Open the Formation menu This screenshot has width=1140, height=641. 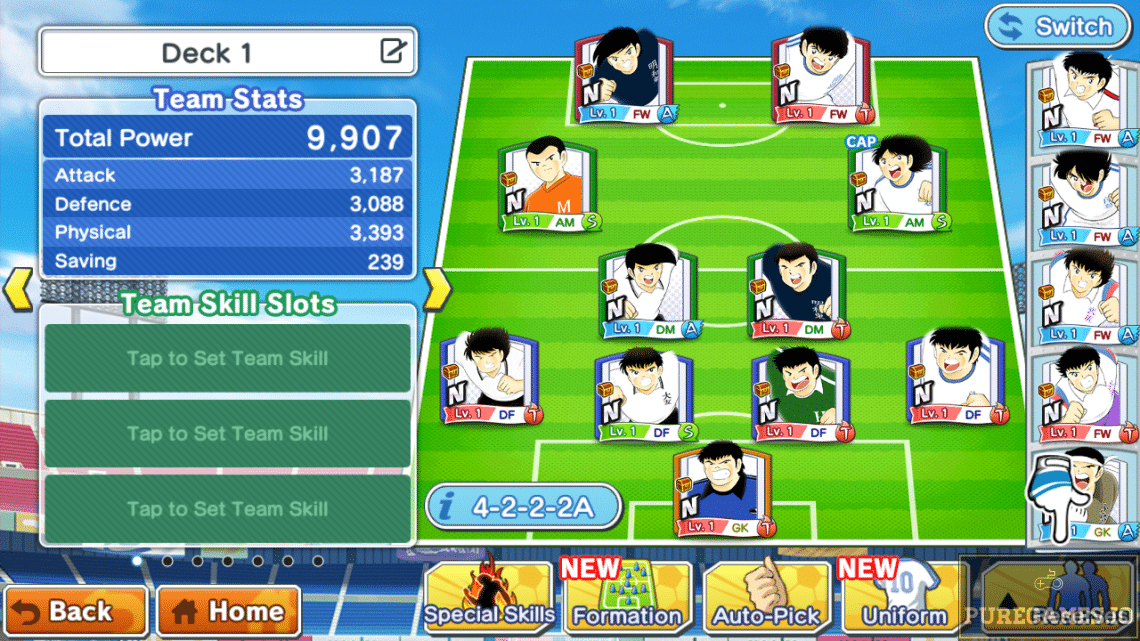[x=627, y=598]
